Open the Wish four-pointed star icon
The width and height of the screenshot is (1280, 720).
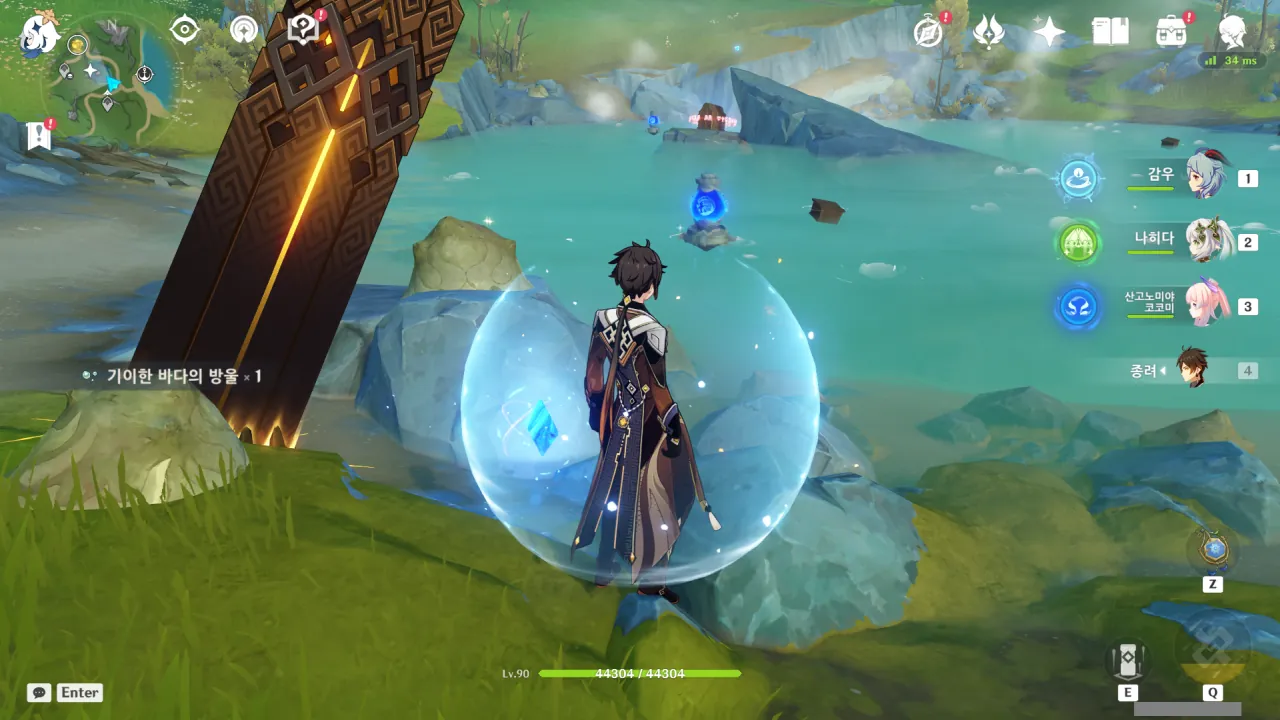coord(1049,32)
